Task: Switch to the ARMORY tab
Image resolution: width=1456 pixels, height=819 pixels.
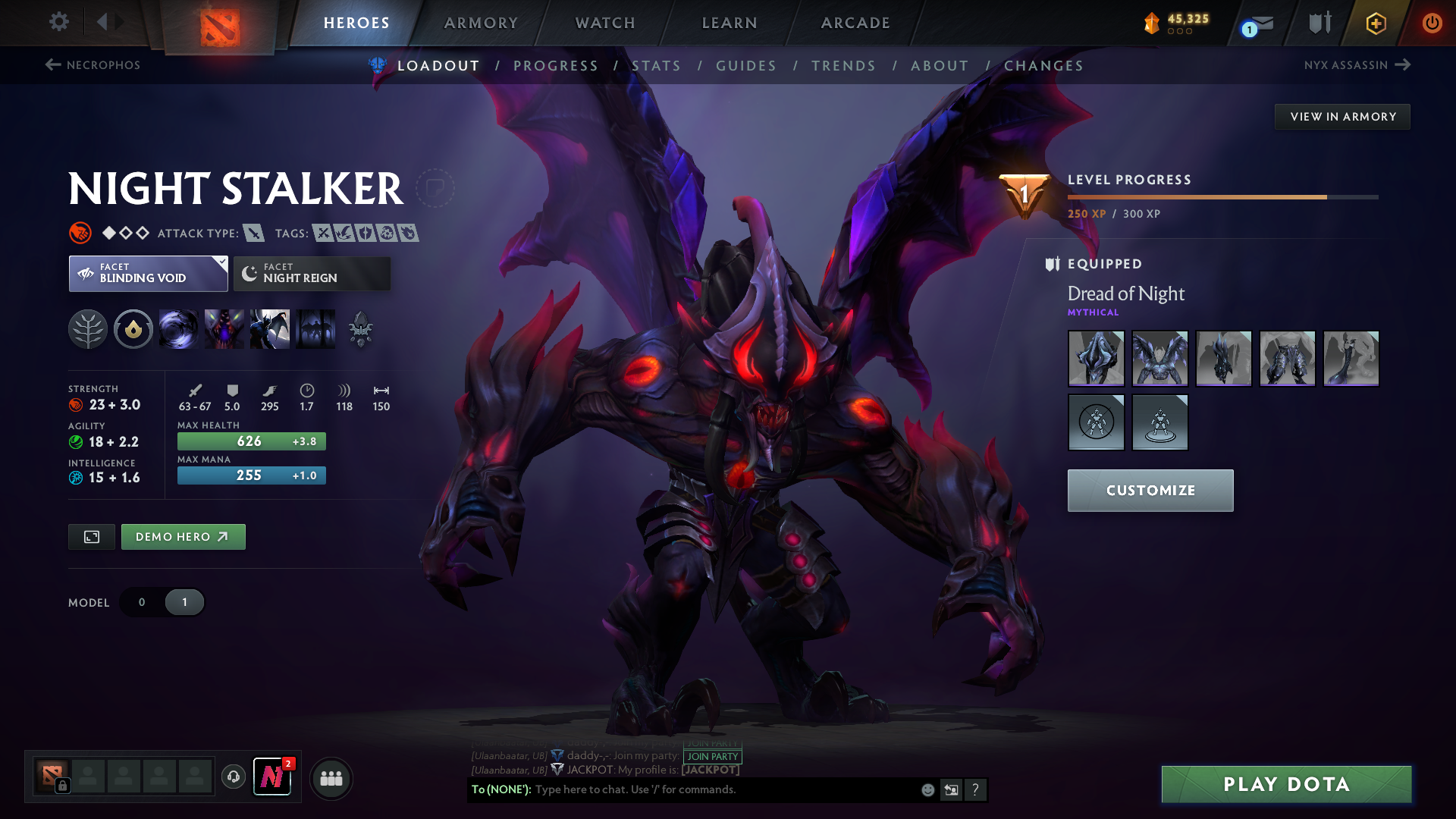Action: [481, 23]
